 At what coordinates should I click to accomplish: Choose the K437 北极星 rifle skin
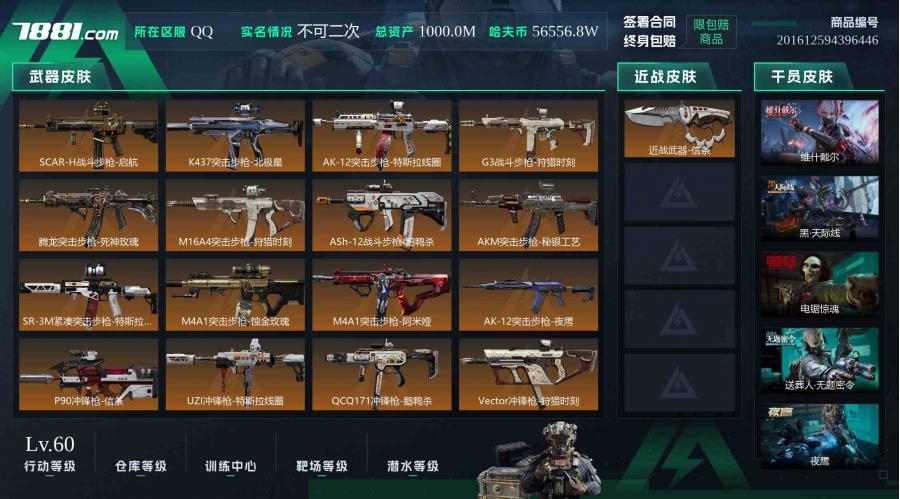(235, 135)
